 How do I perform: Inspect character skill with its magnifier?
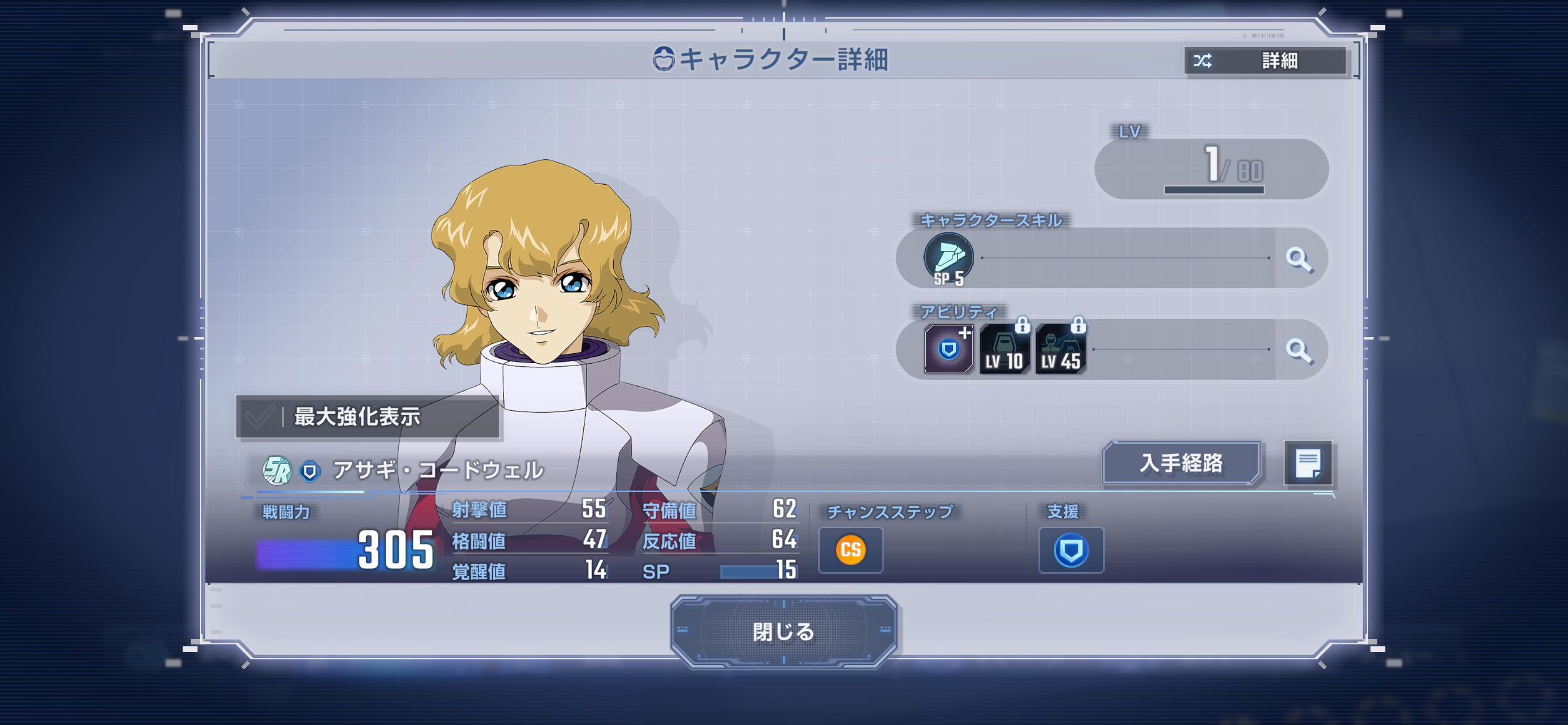[1299, 258]
